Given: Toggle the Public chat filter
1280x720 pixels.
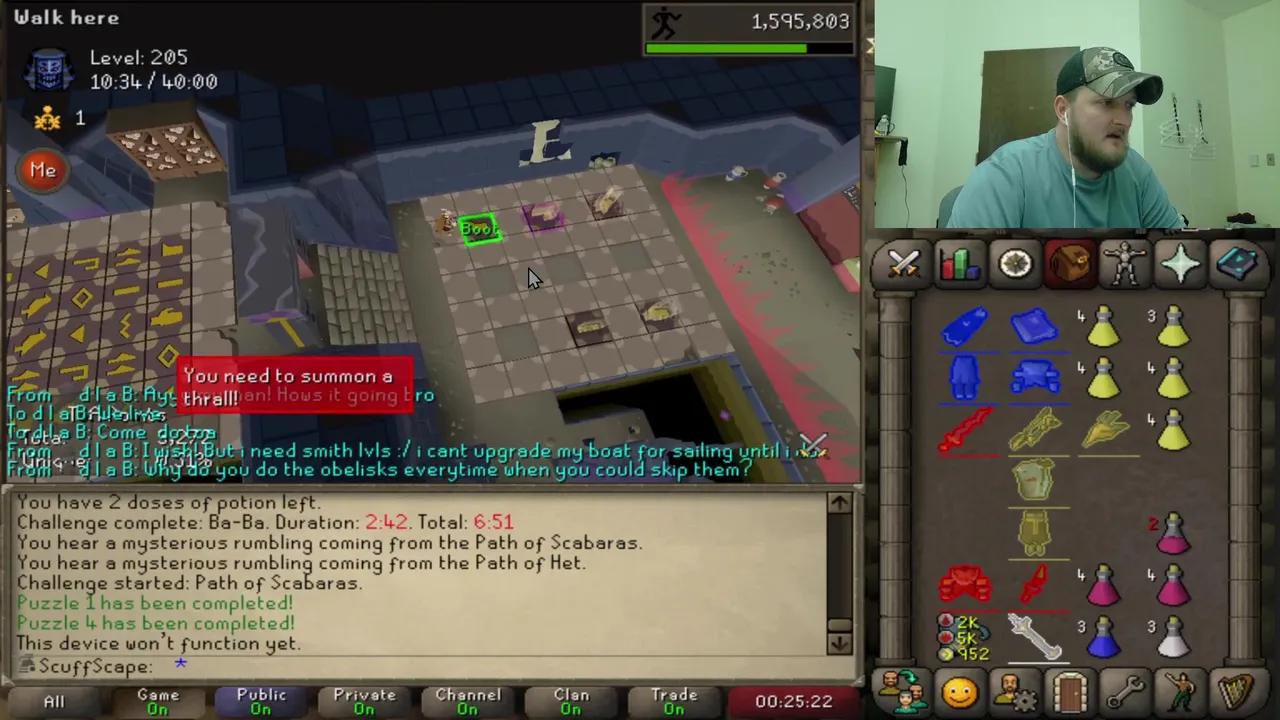Looking at the screenshot, I should point(261,699).
